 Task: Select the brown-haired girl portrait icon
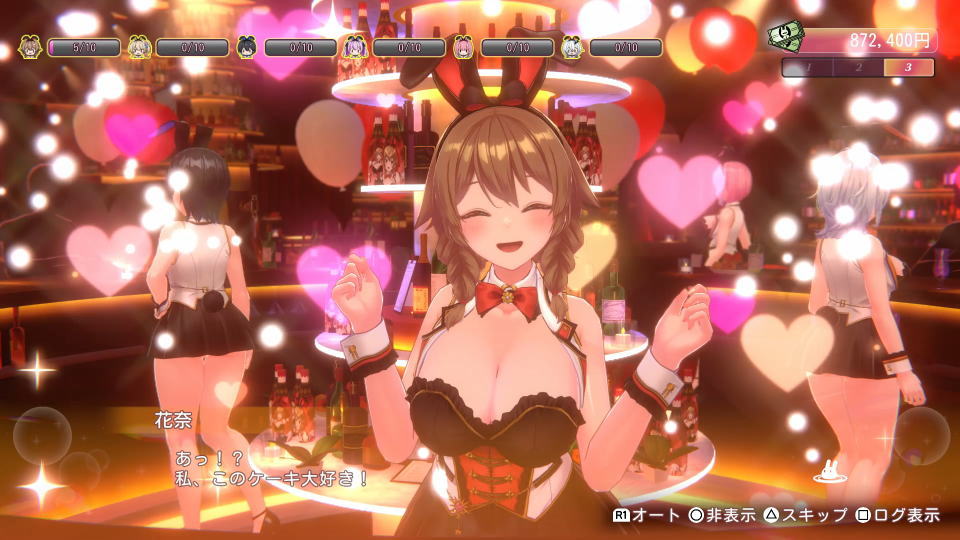pyautogui.click(x=31, y=47)
